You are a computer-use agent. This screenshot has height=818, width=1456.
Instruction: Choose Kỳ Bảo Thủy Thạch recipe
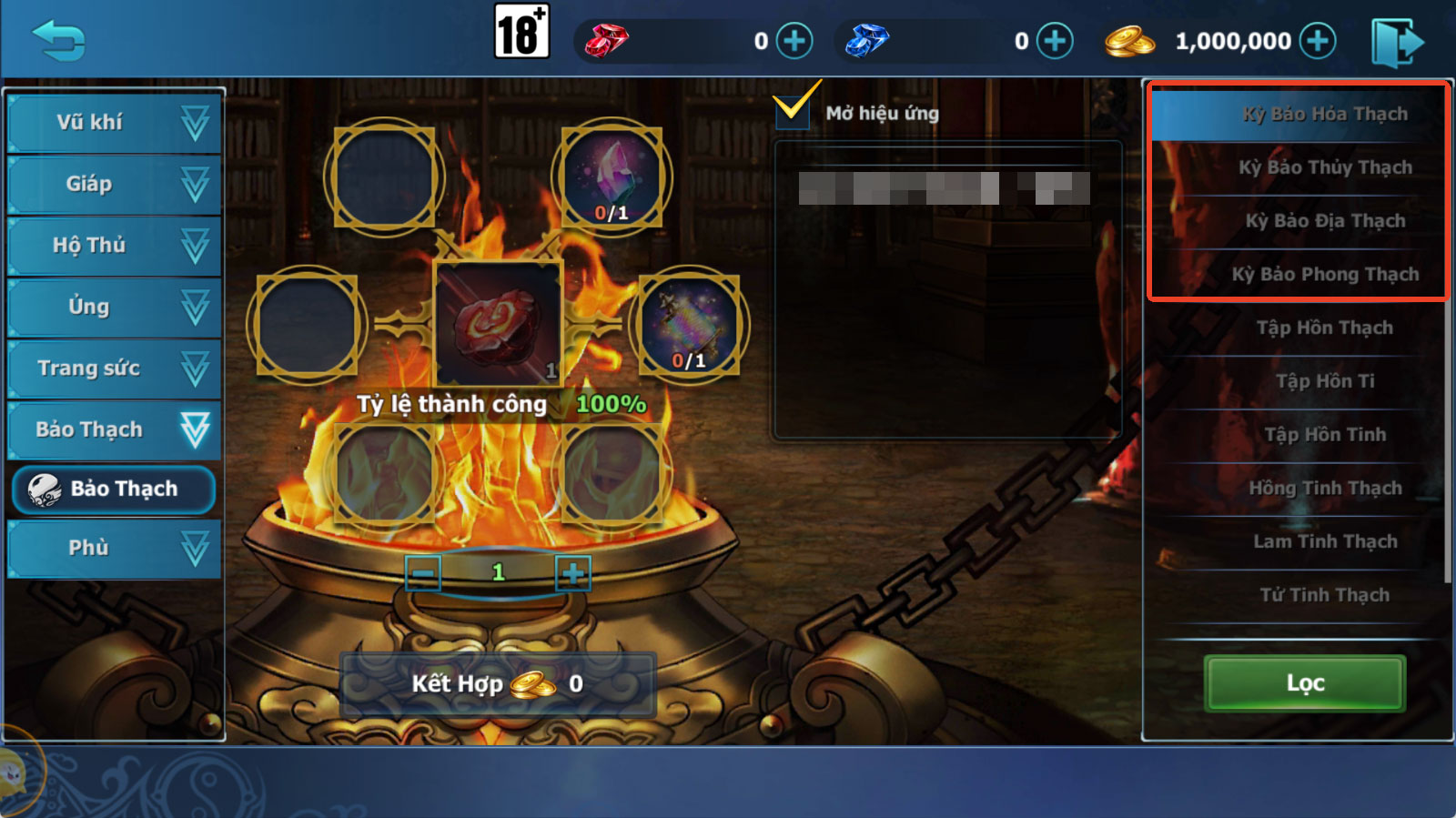pyautogui.click(x=1324, y=167)
